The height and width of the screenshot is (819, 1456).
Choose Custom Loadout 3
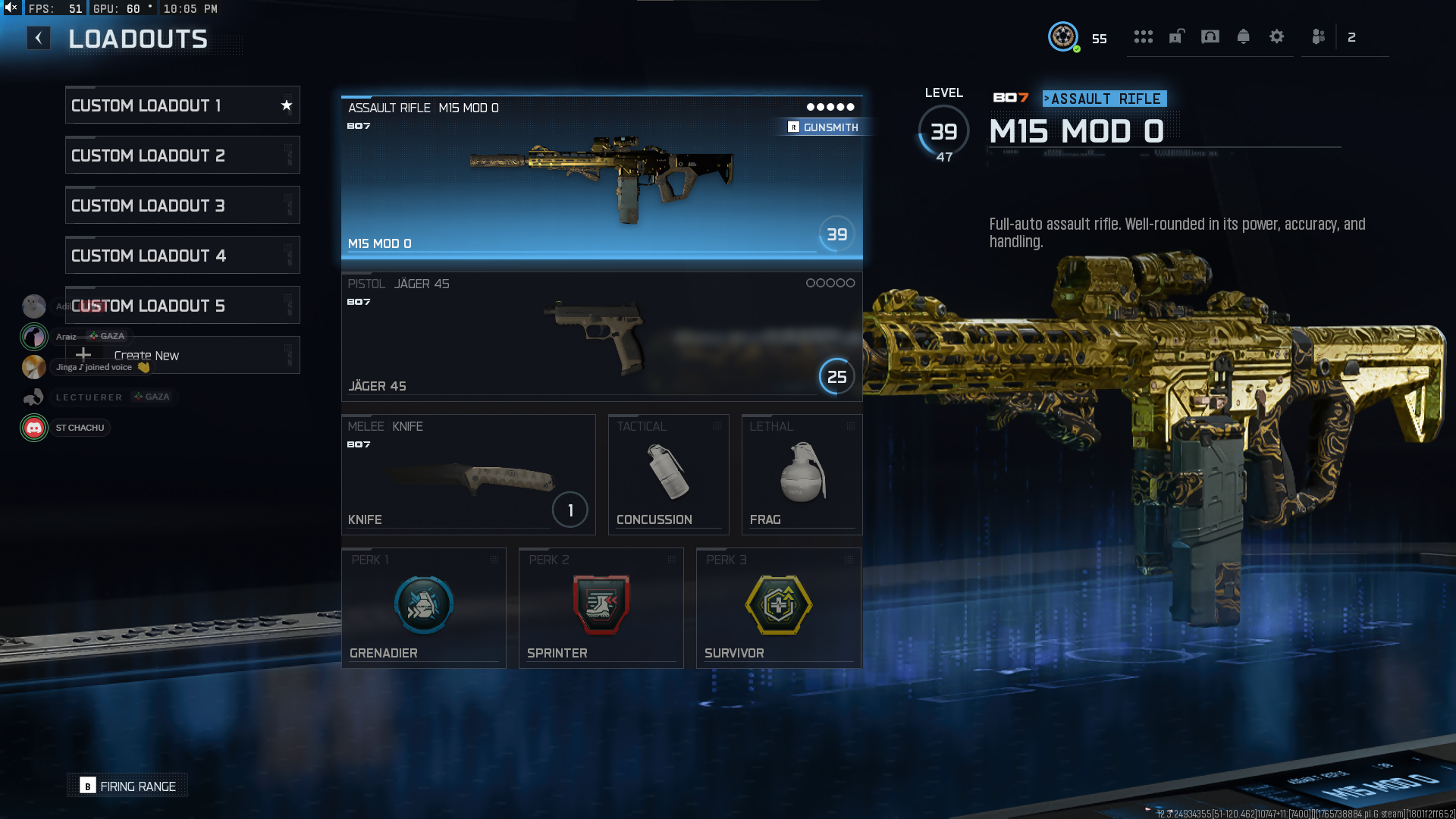click(x=182, y=206)
